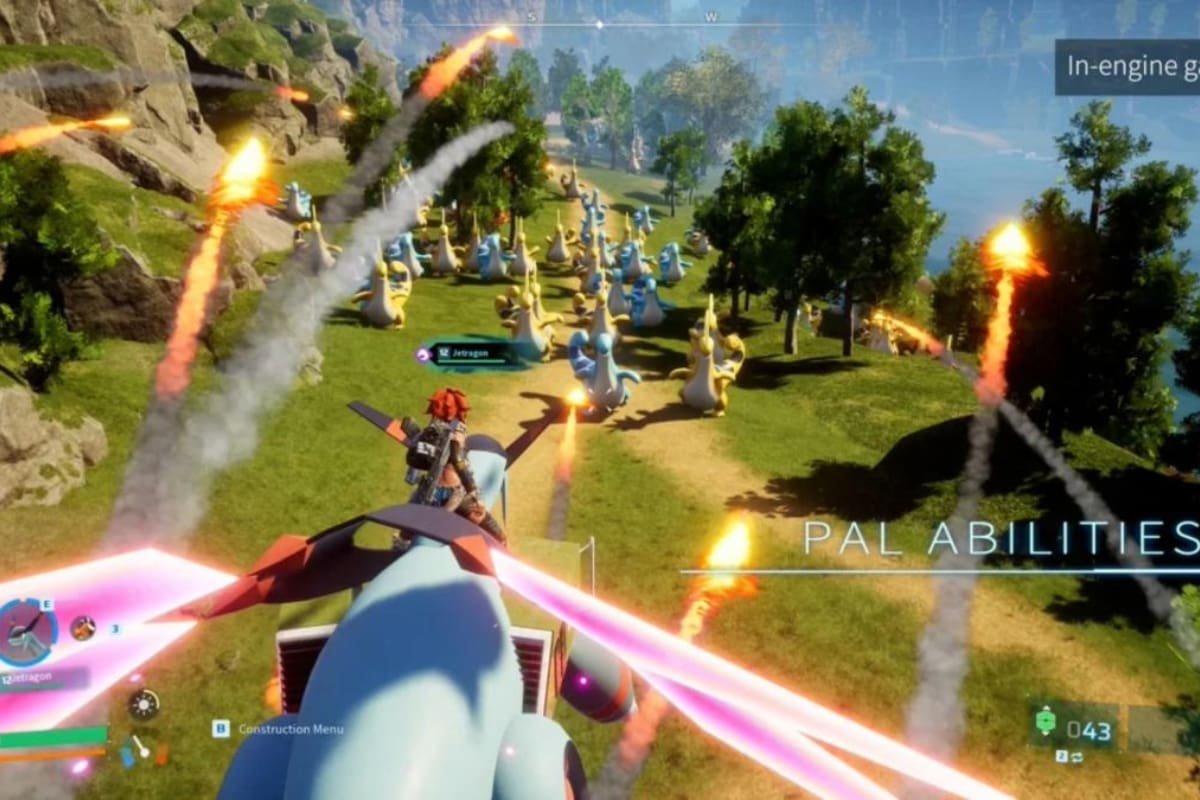Click the sun time-of-day dial
The width and height of the screenshot is (1200, 800).
coord(143,704)
